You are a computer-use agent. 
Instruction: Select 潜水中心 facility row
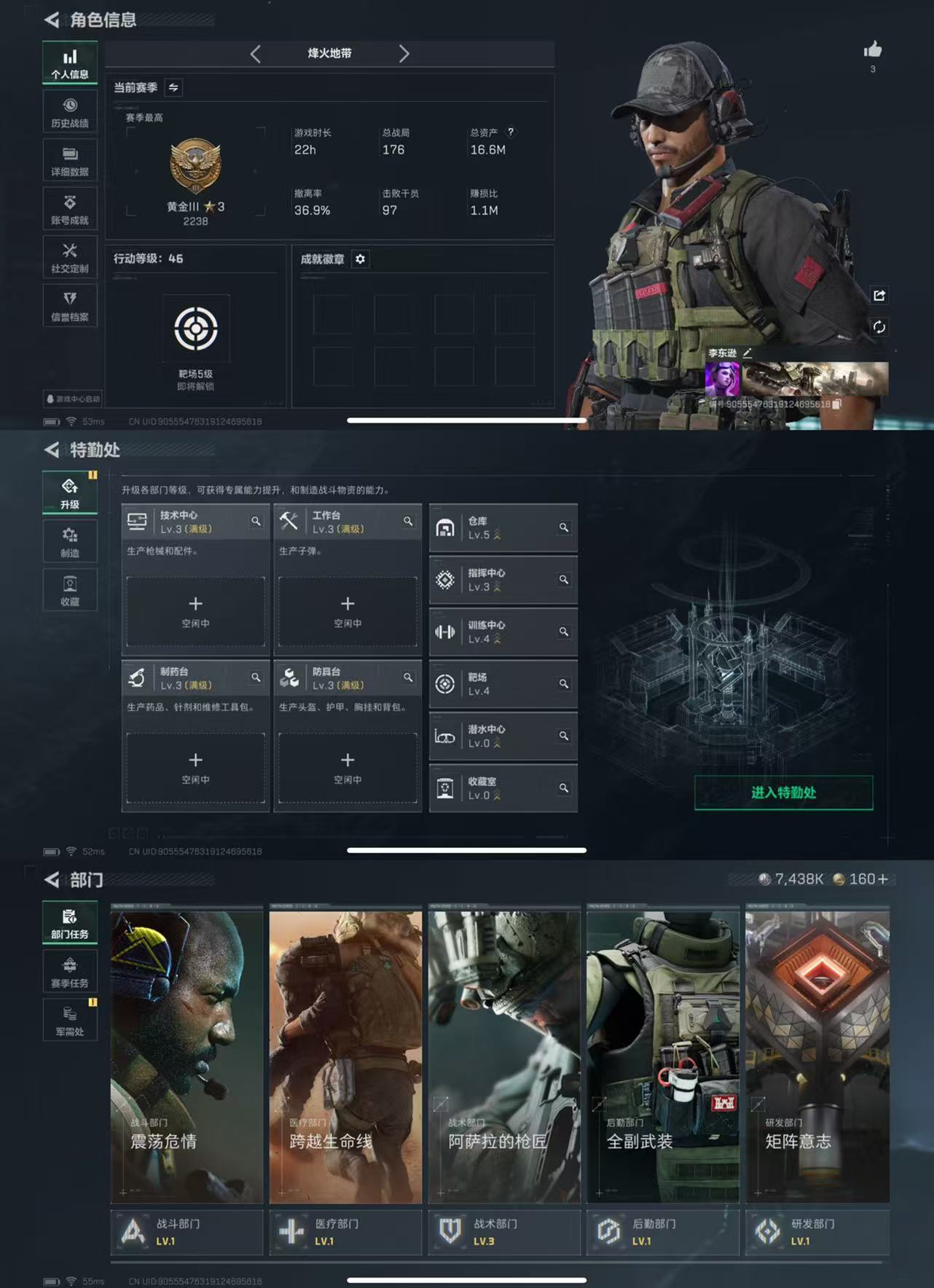[x=503, y=736]
